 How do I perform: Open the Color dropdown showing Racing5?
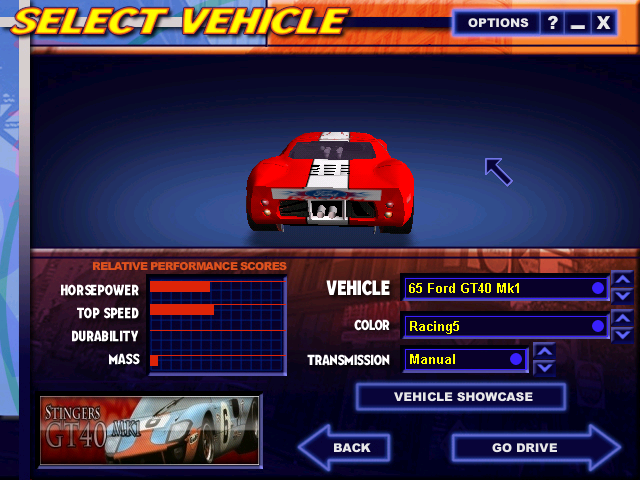tap(505, 326)
